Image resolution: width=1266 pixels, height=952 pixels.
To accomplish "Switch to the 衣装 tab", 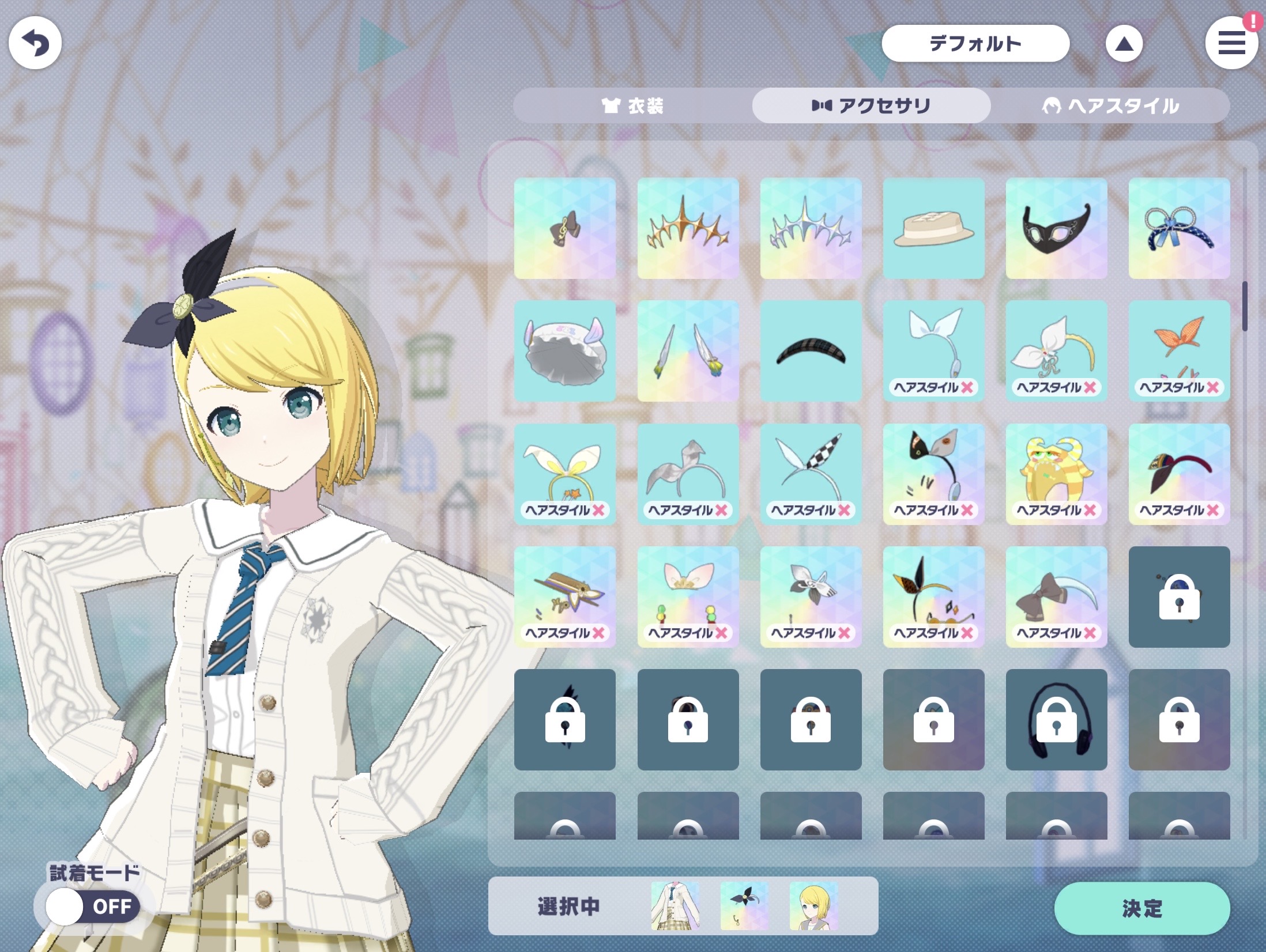I will coord(632,105).
